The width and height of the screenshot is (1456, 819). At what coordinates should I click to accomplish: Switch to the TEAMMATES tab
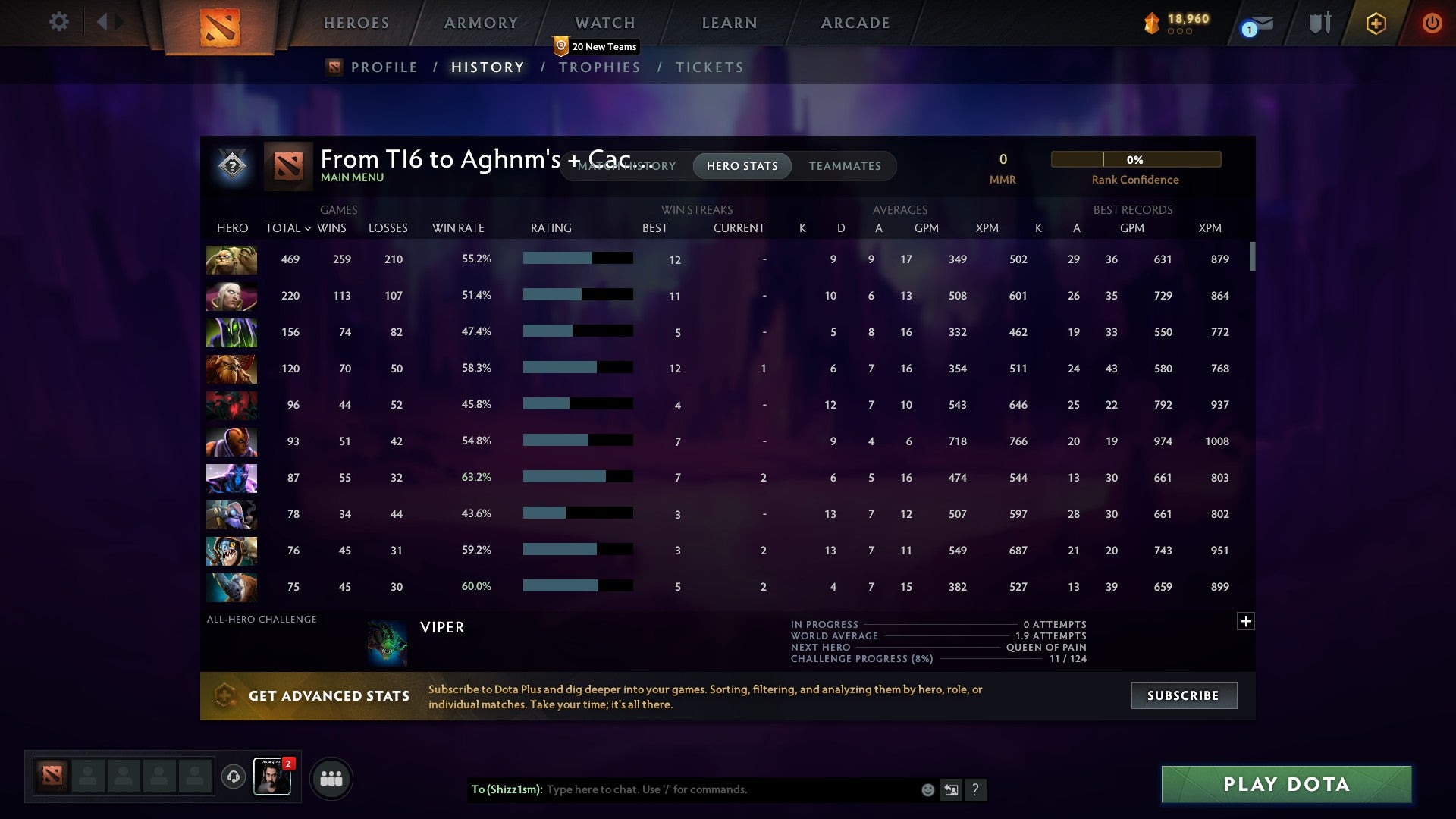[x=845, y=166]
